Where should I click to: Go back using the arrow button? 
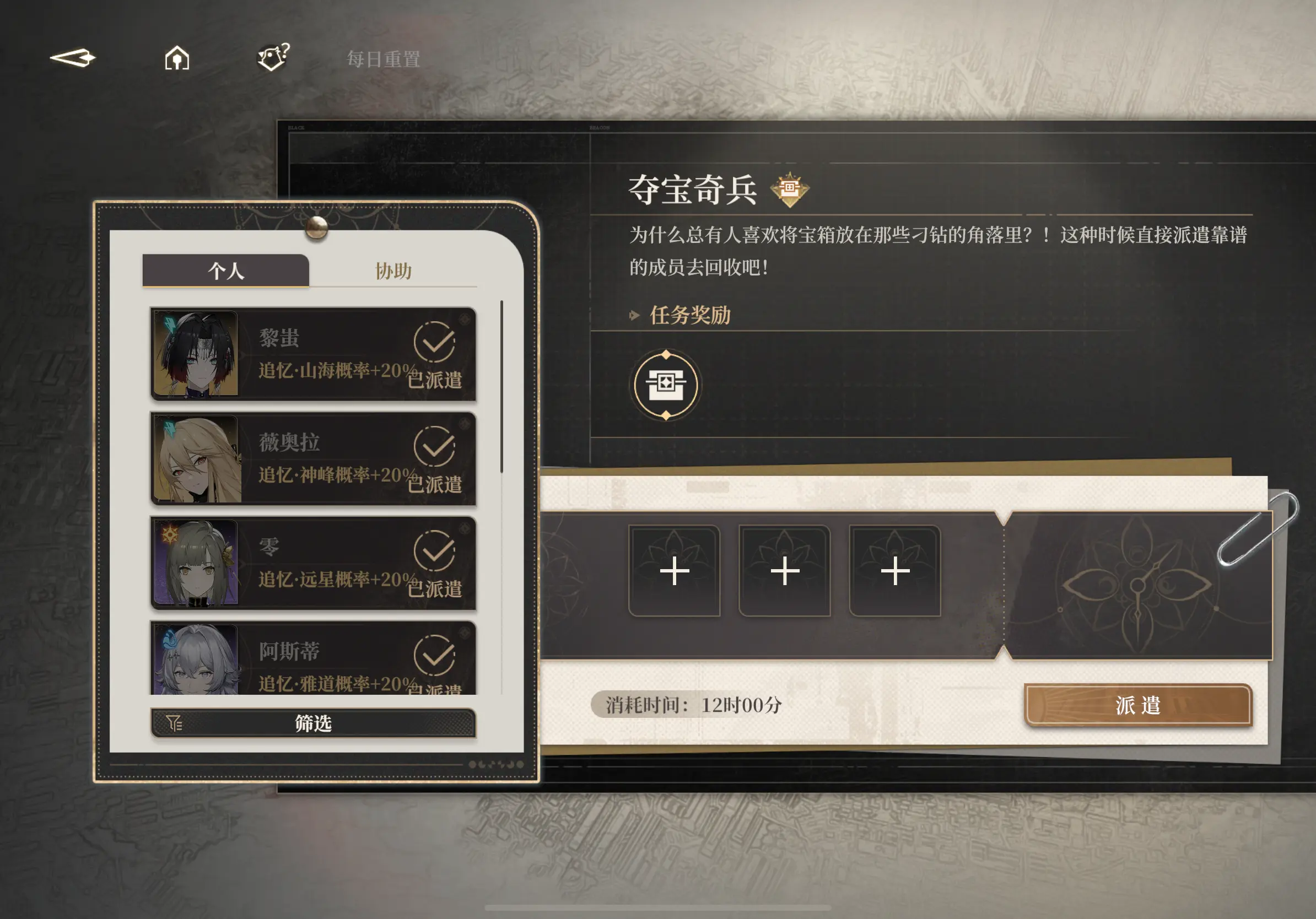[x=73, y=58]
